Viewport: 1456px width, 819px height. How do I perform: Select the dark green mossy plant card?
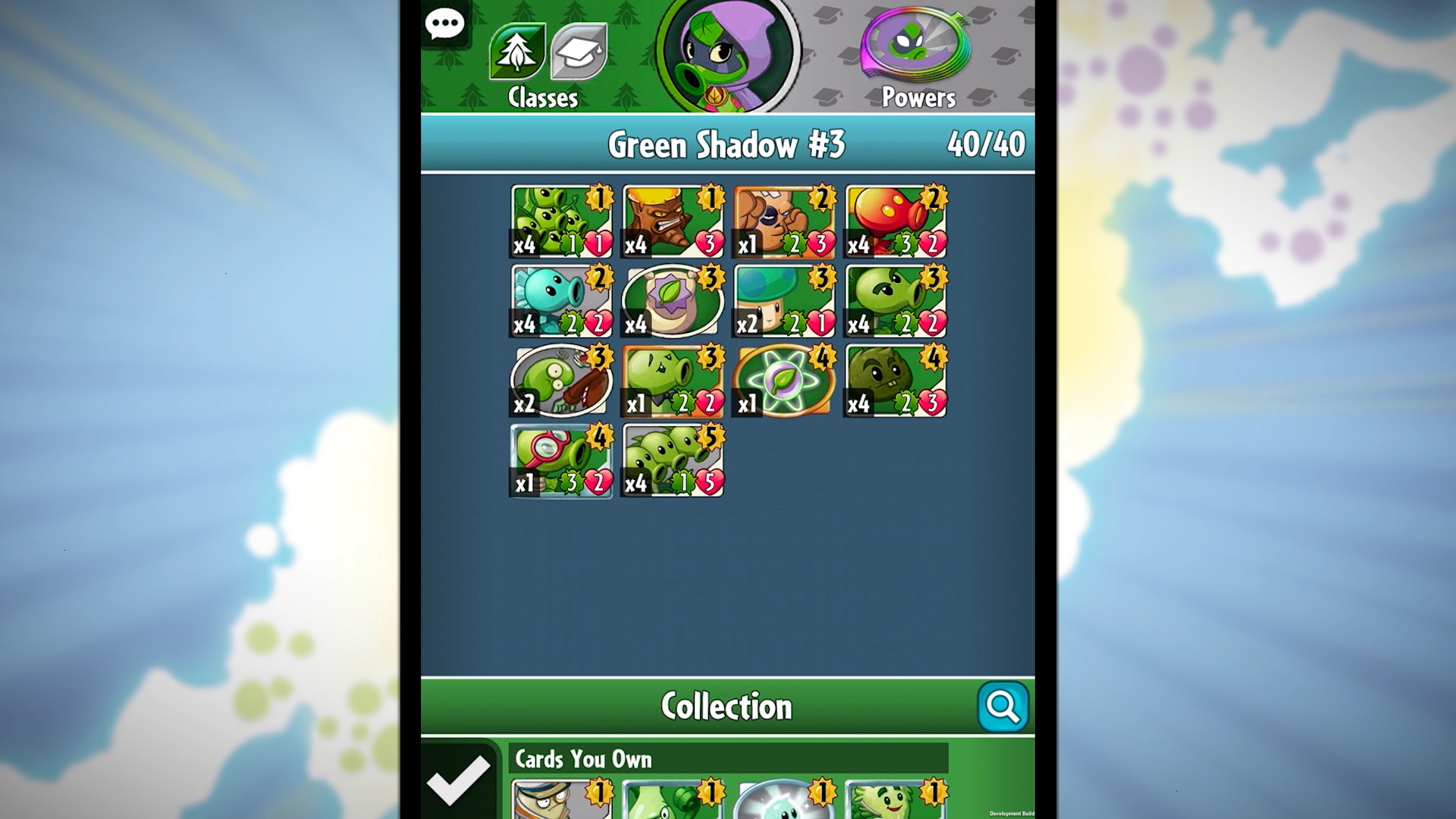(x=896, y=381)
